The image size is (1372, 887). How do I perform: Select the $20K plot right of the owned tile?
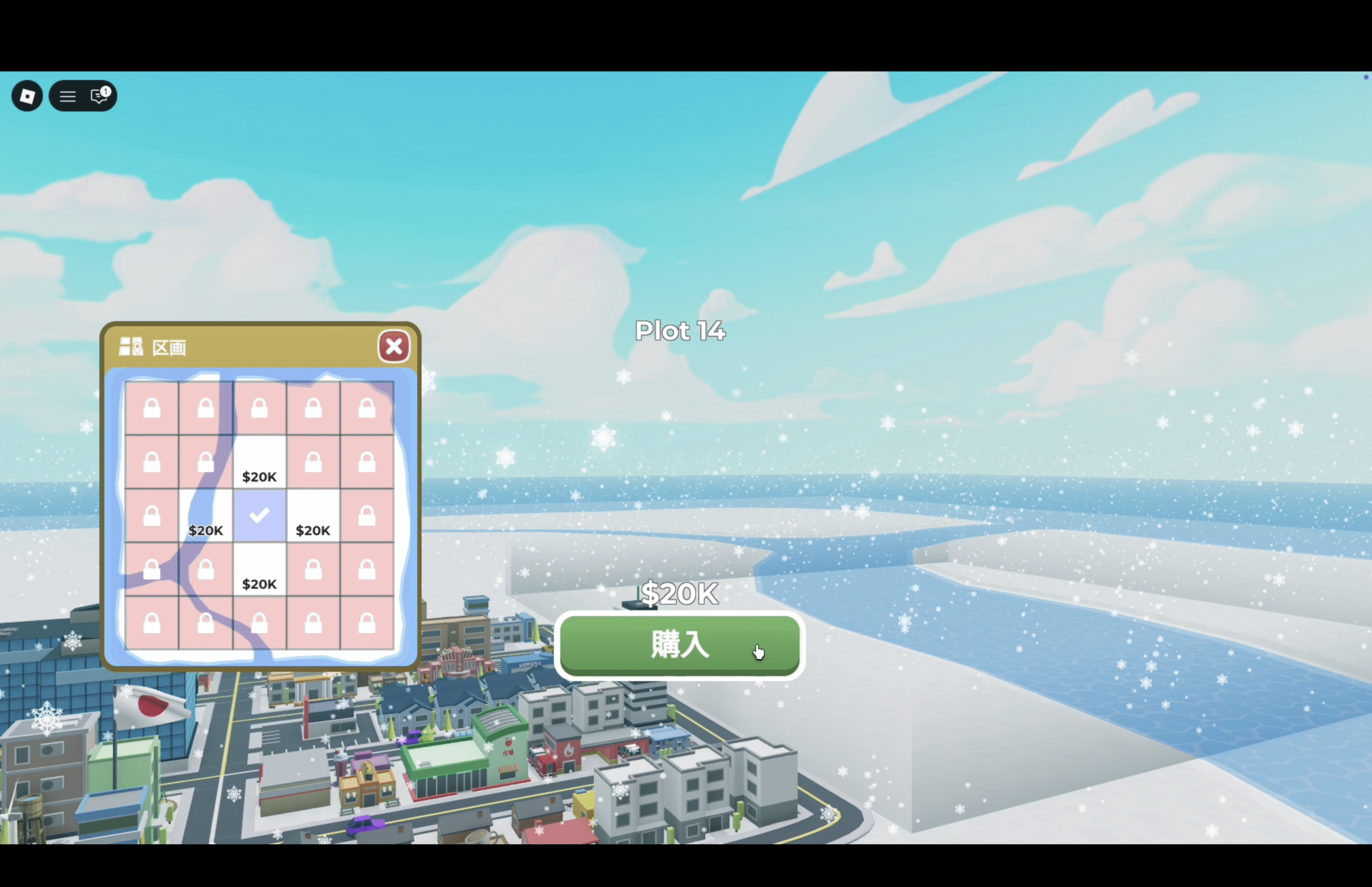pos(313,516)
